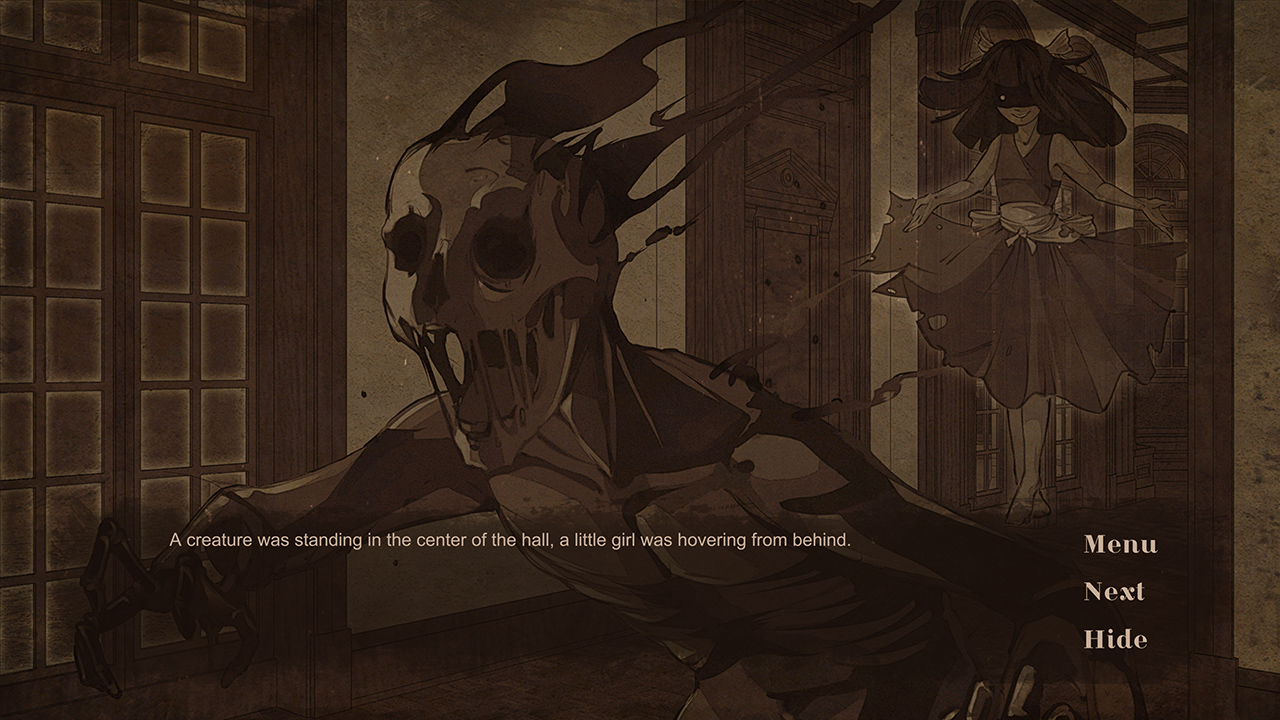The width and height of the screenshot is (1280, 720).
Task: Advance dialogue with Next
Action: [1114, 592]
